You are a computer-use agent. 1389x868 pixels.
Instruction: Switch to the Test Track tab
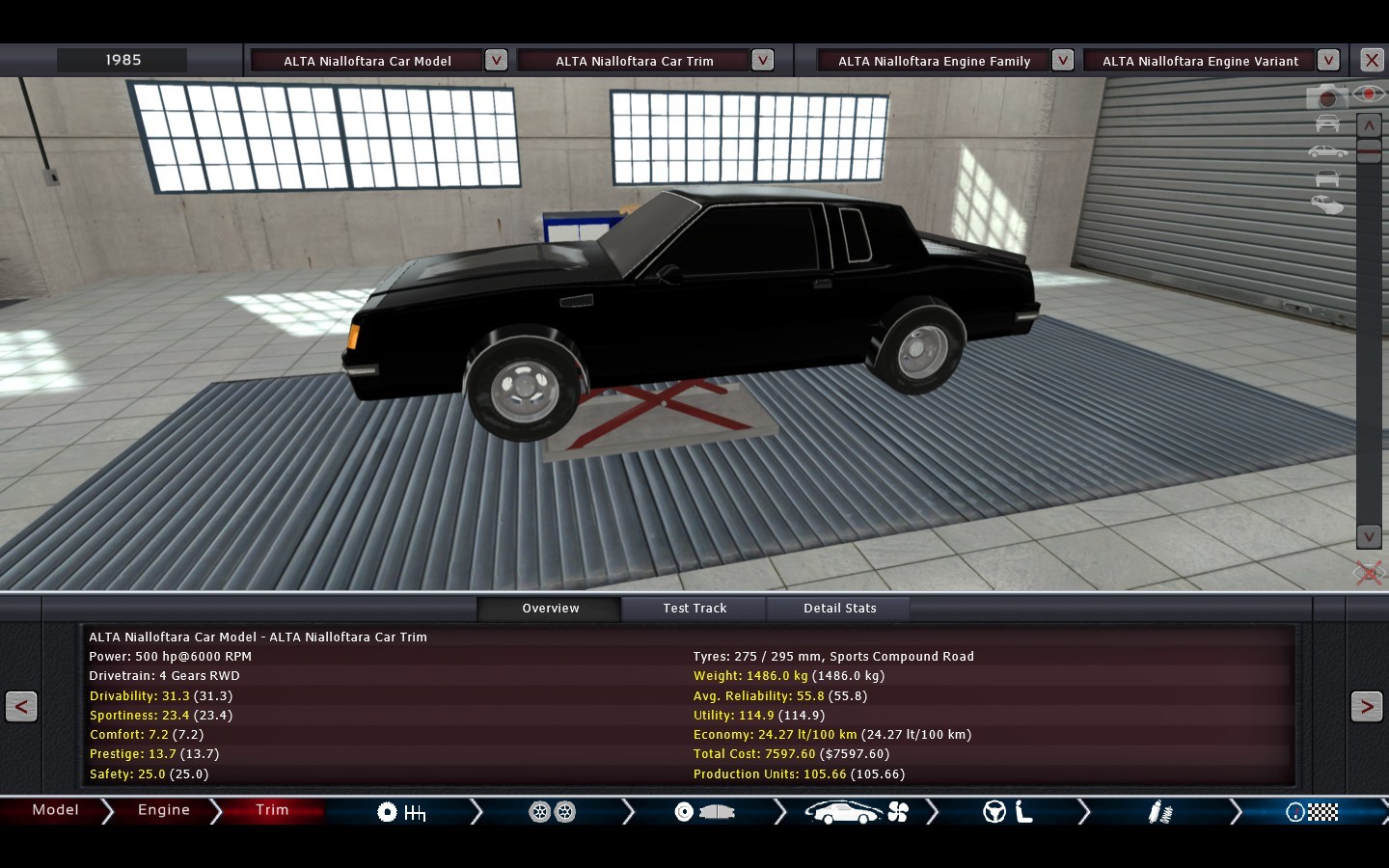tap(694, 609)
